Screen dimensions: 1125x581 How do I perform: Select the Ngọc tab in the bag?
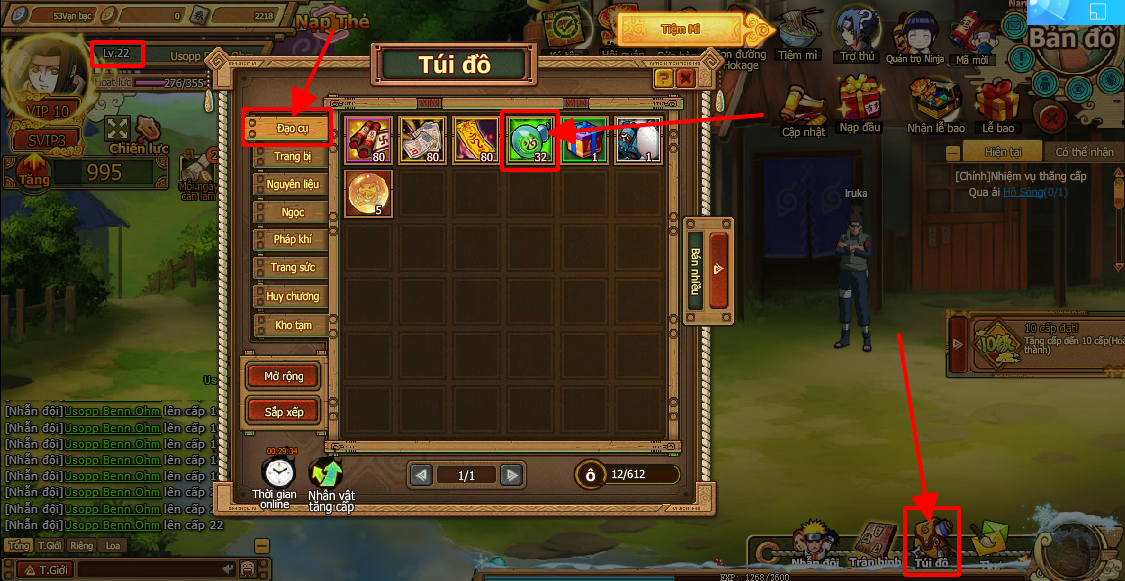tap(292, 212)
